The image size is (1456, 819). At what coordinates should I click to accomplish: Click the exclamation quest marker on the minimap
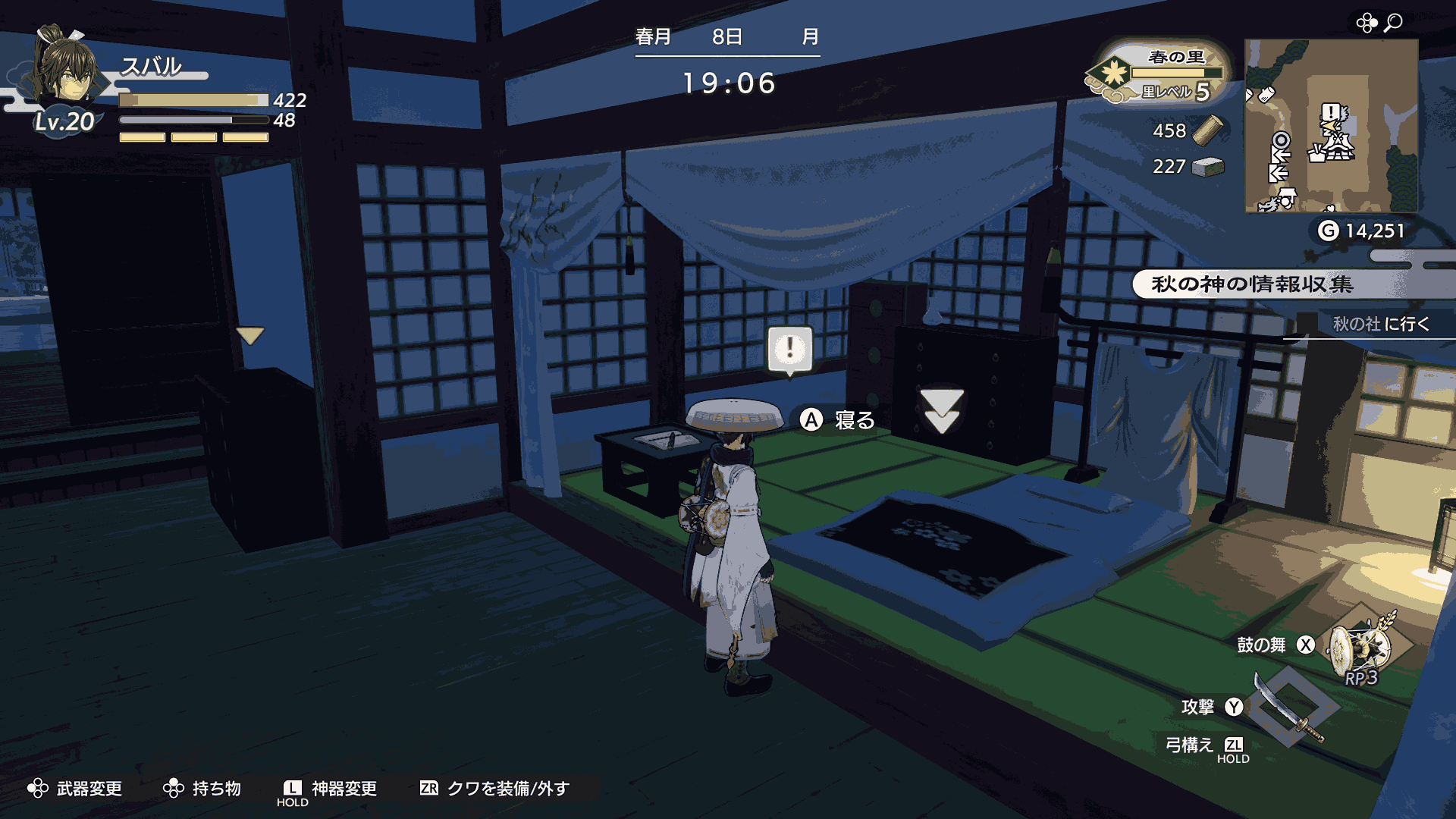pos(1332,112)
